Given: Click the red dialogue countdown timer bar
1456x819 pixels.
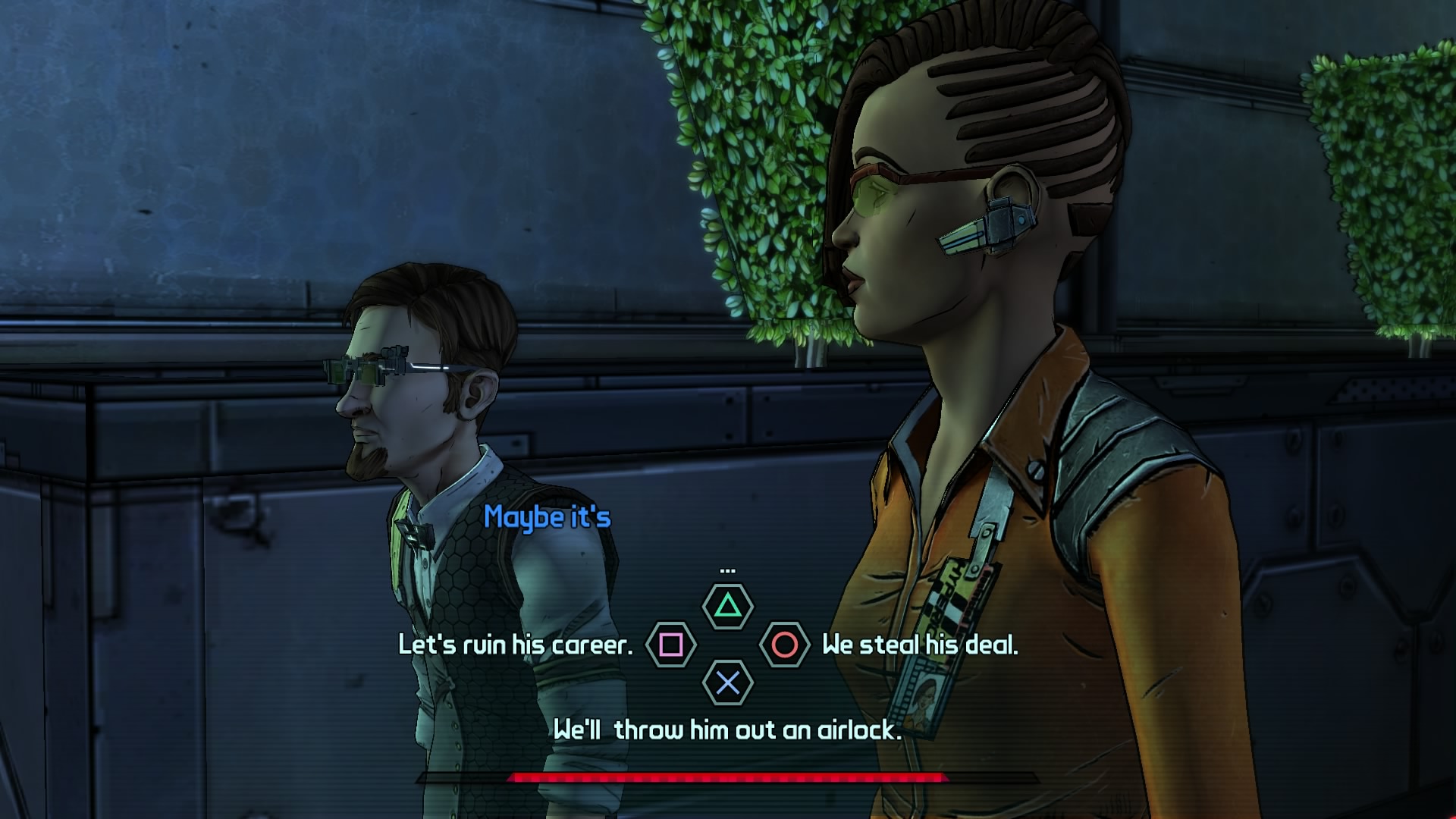Looking at the screenshot, I should pyautogui.click(x=726, y=777).
